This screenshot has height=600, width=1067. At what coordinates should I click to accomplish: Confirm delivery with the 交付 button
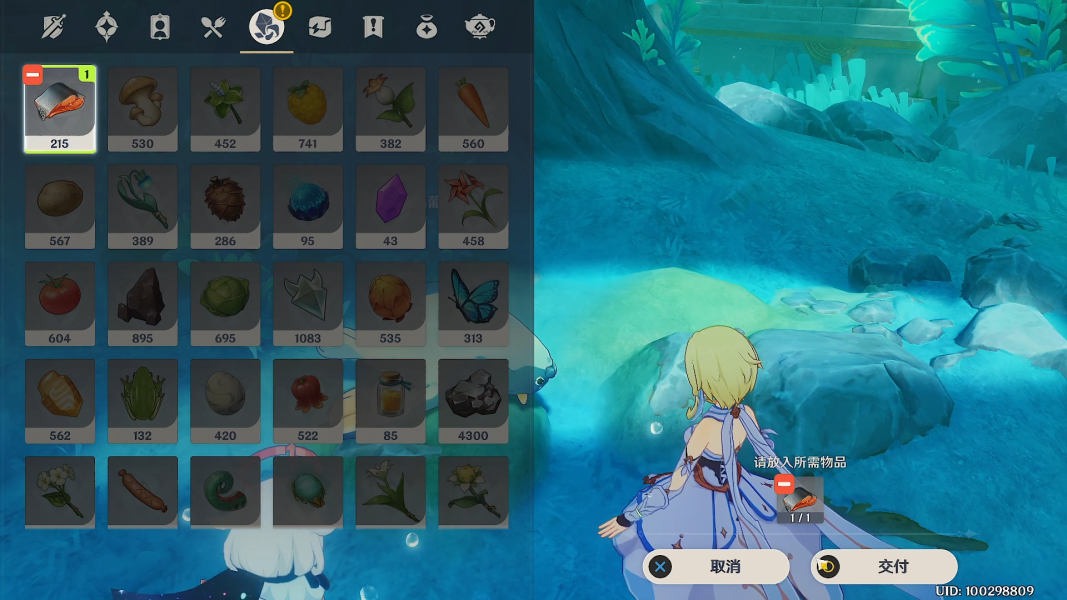884,567
